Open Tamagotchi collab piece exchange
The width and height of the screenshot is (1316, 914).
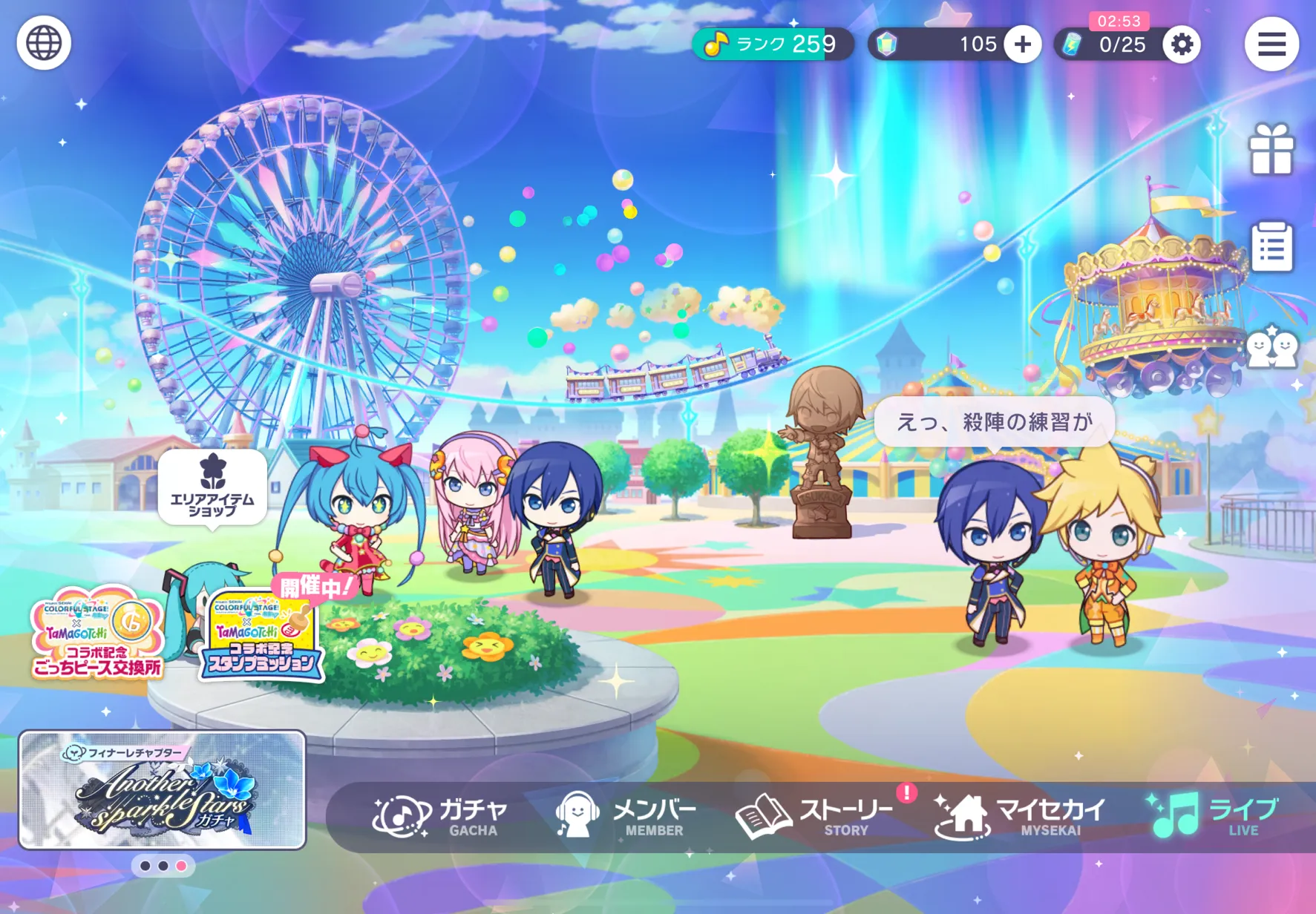click(x=96, y=633)
